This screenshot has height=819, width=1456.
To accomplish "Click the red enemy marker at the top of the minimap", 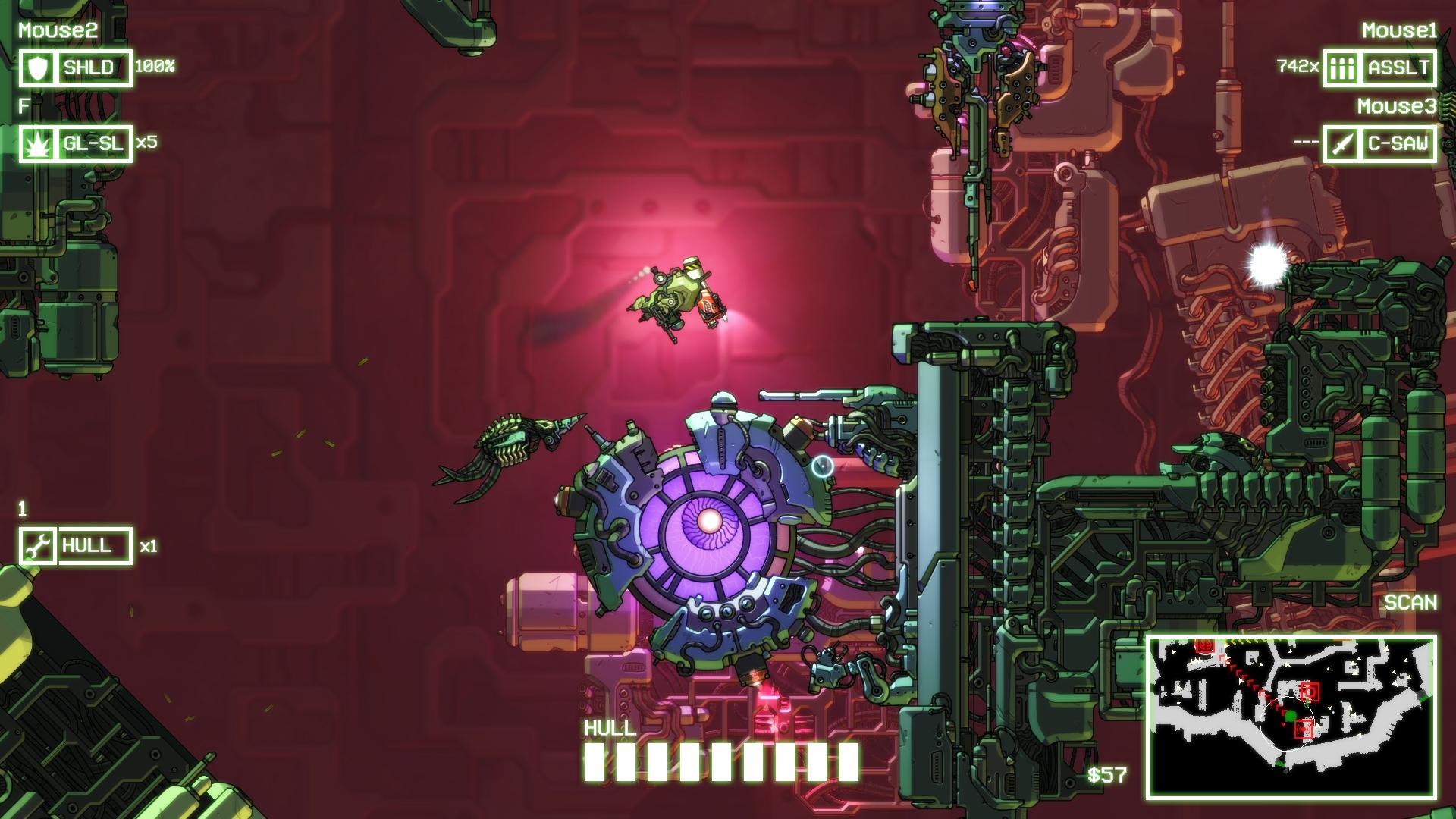I will pyautogui.click(x=1205, y=645).
